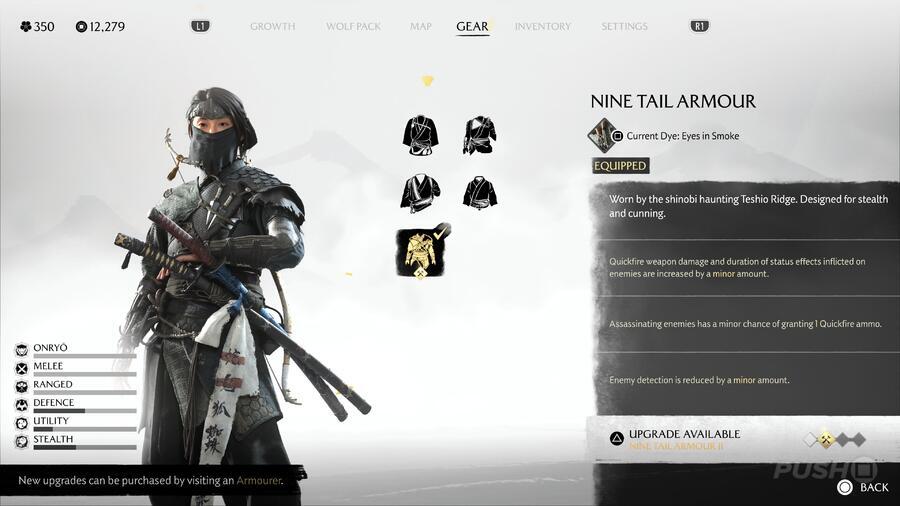Select the equipped golden Nine Tail Armour icon
900x506 pixels.
(421, 251)
